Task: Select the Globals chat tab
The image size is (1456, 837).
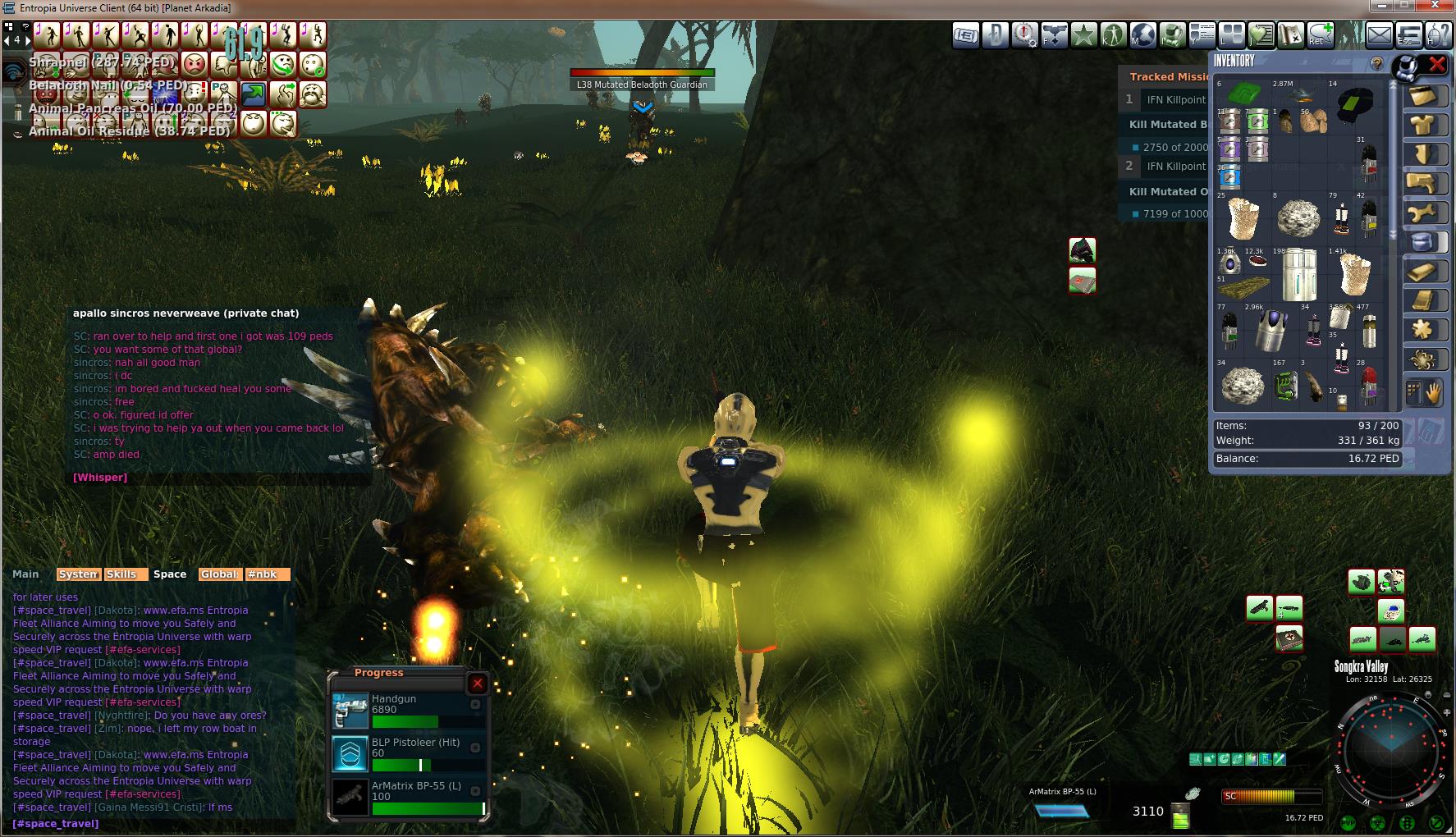Action: pyautogui.click(x=219, y=574)
